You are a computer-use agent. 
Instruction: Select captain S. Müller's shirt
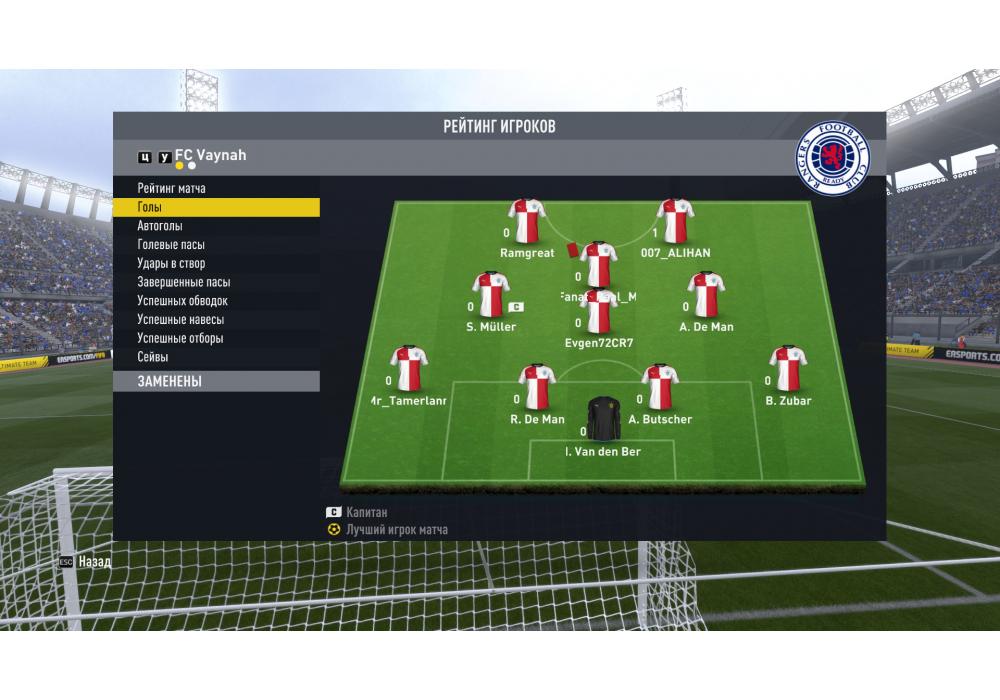(x=491, y=294)
